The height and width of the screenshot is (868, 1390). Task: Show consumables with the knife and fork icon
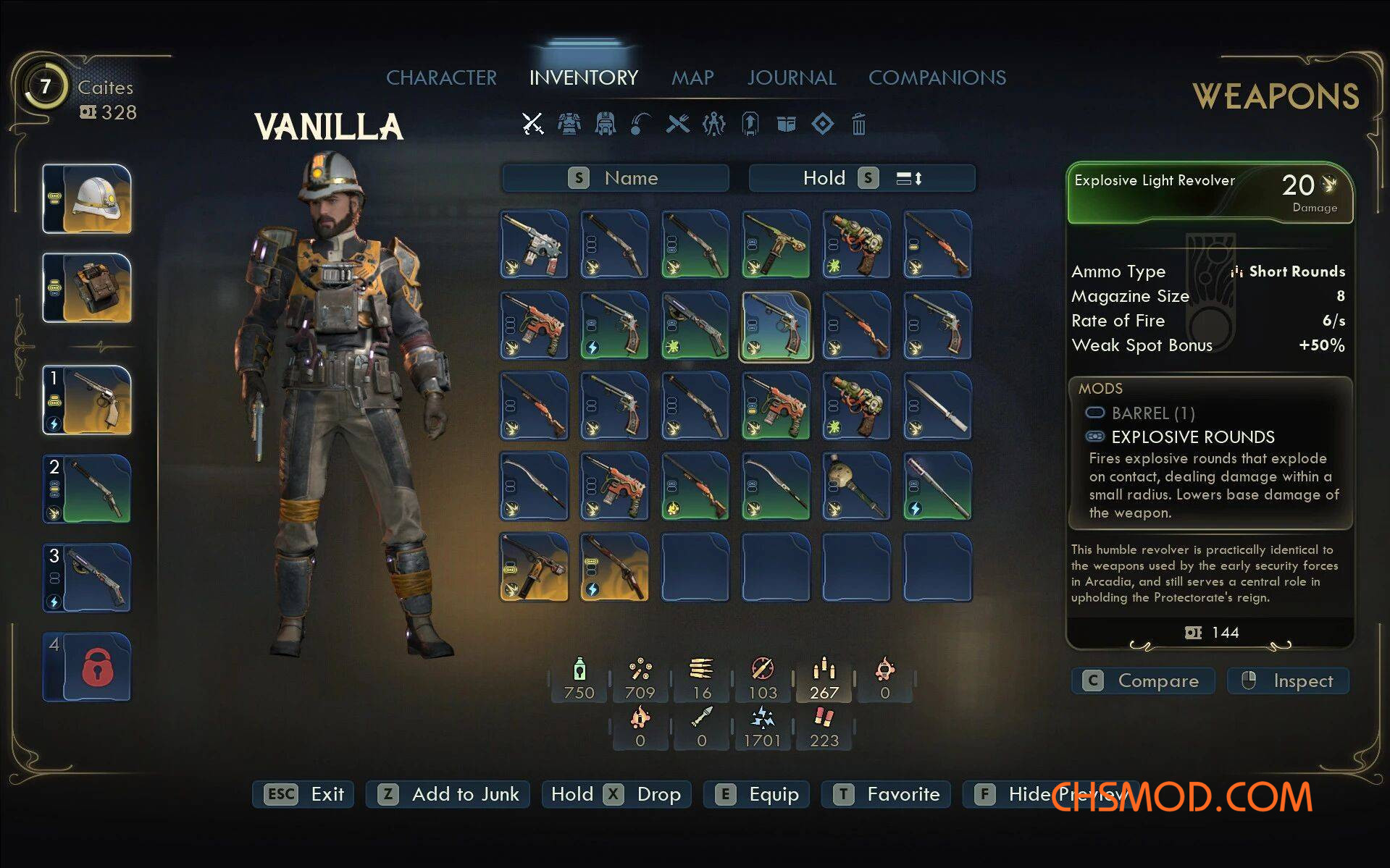pyautogui.click(x=678, y=125)
